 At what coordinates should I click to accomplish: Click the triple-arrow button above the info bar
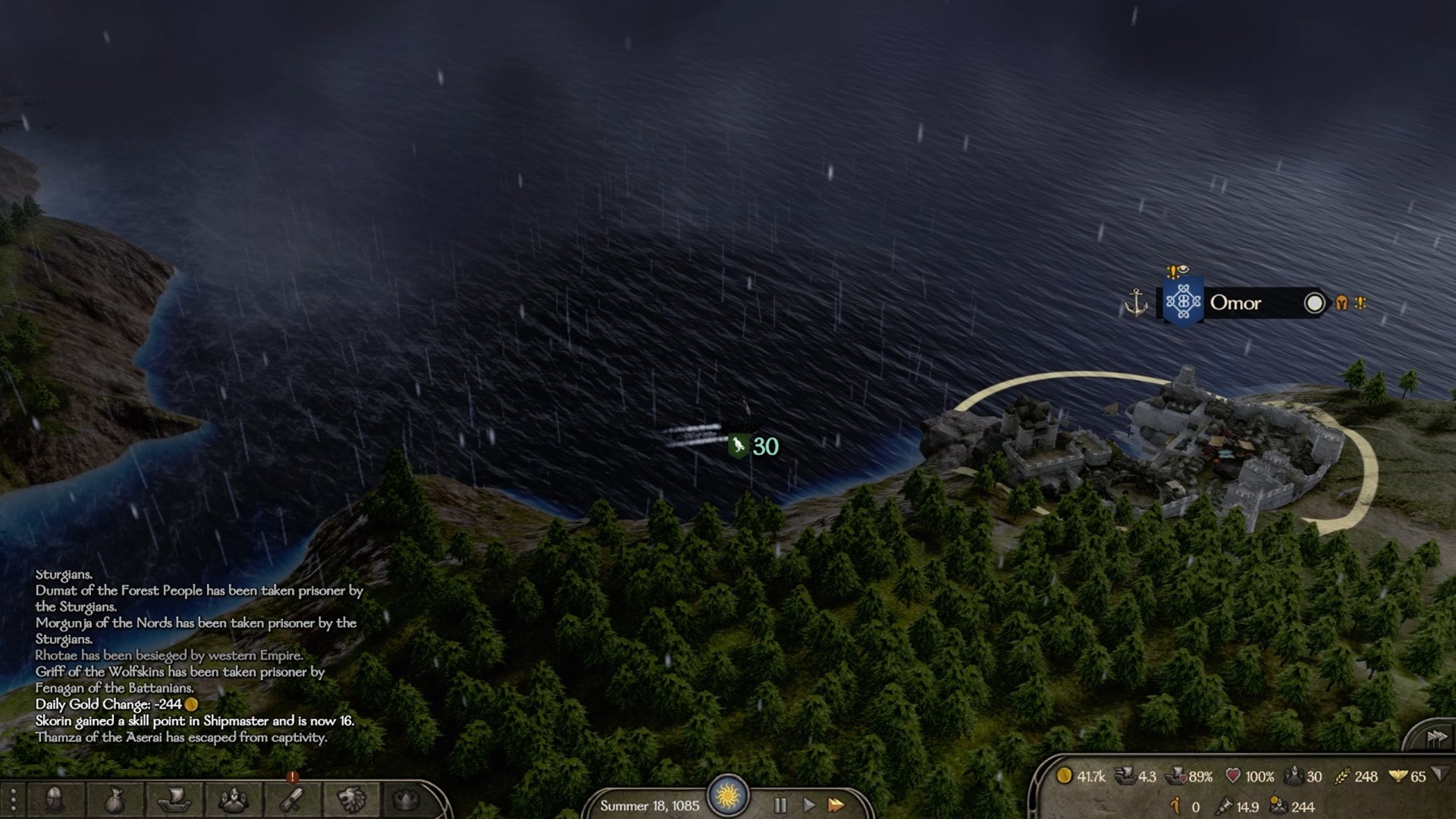(1436, 737)
